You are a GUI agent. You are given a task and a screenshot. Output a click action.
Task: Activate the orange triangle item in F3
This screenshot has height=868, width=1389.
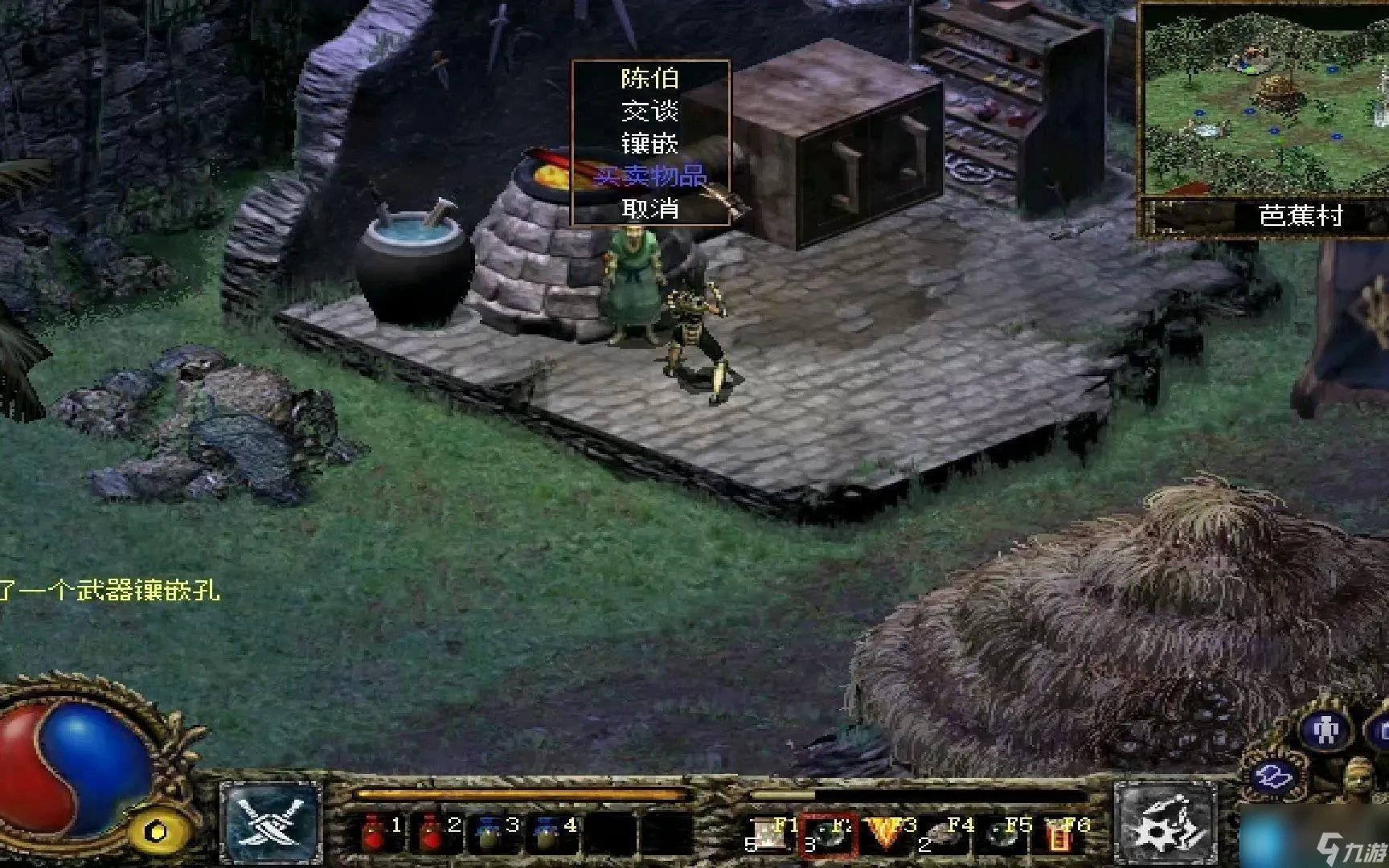coord(885,834)
